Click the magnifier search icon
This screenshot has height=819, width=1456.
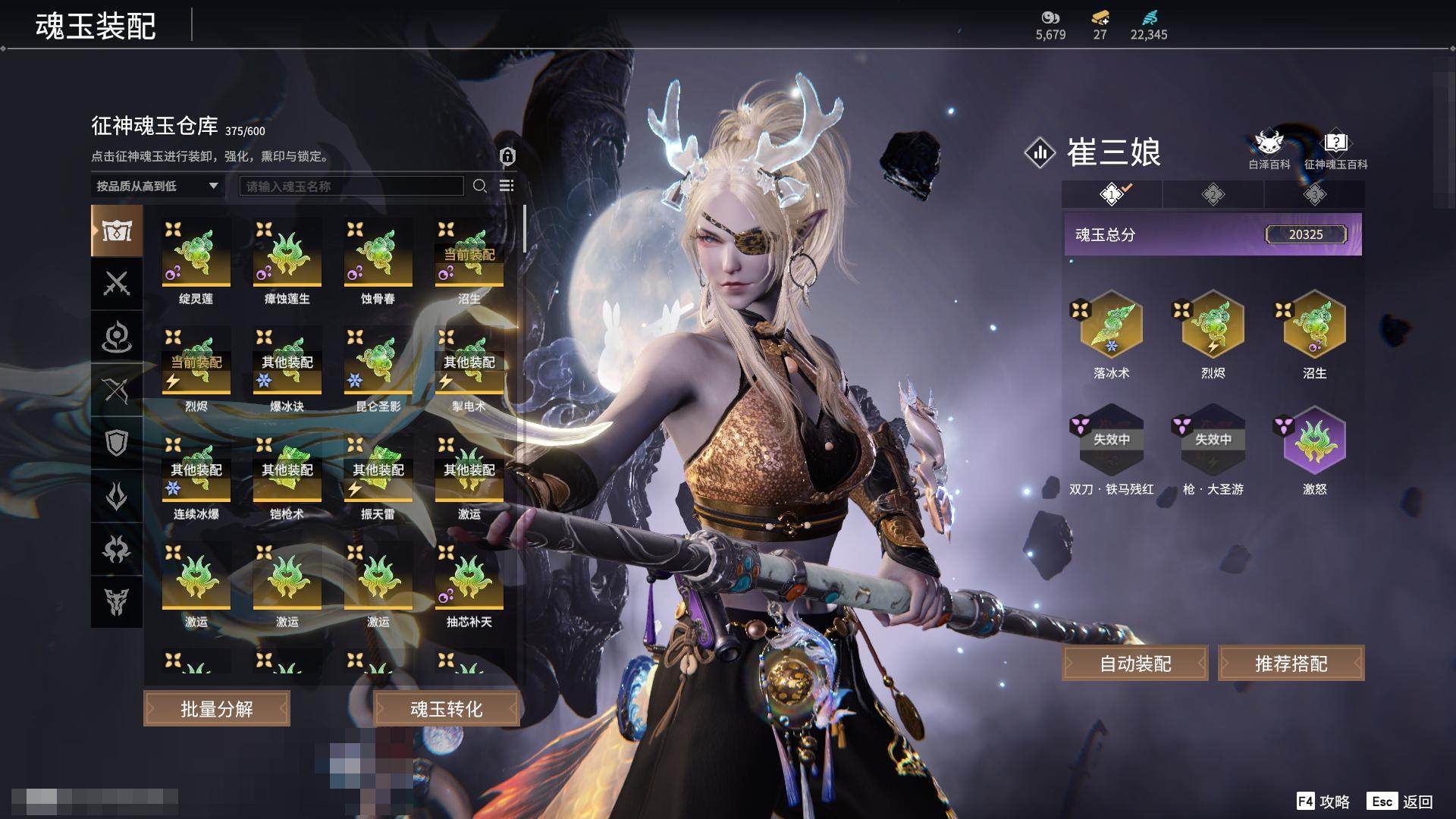[x=479, y=186]
